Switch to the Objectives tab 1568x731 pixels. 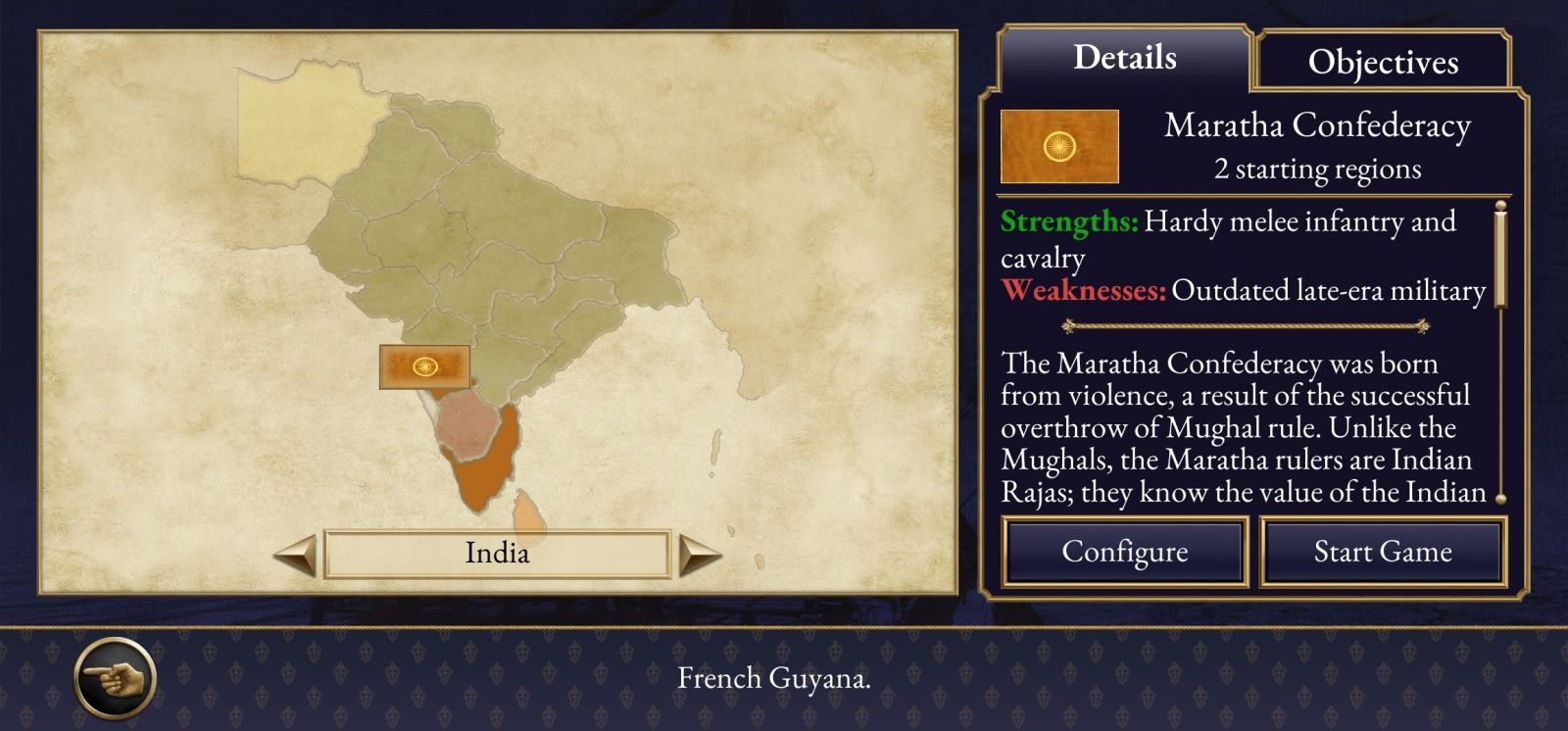tap(1383, 62)
